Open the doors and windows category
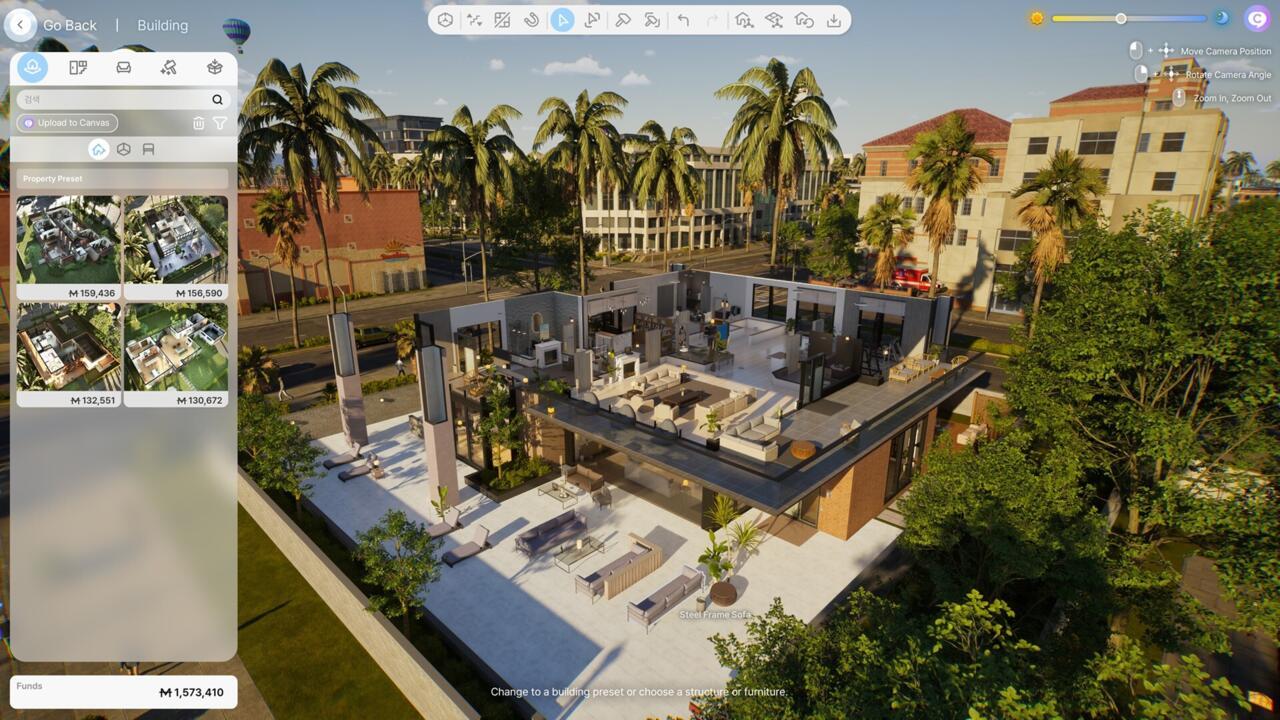Image resolution: width=1280 pixels, height=720 pixels. tap(76, 68)
